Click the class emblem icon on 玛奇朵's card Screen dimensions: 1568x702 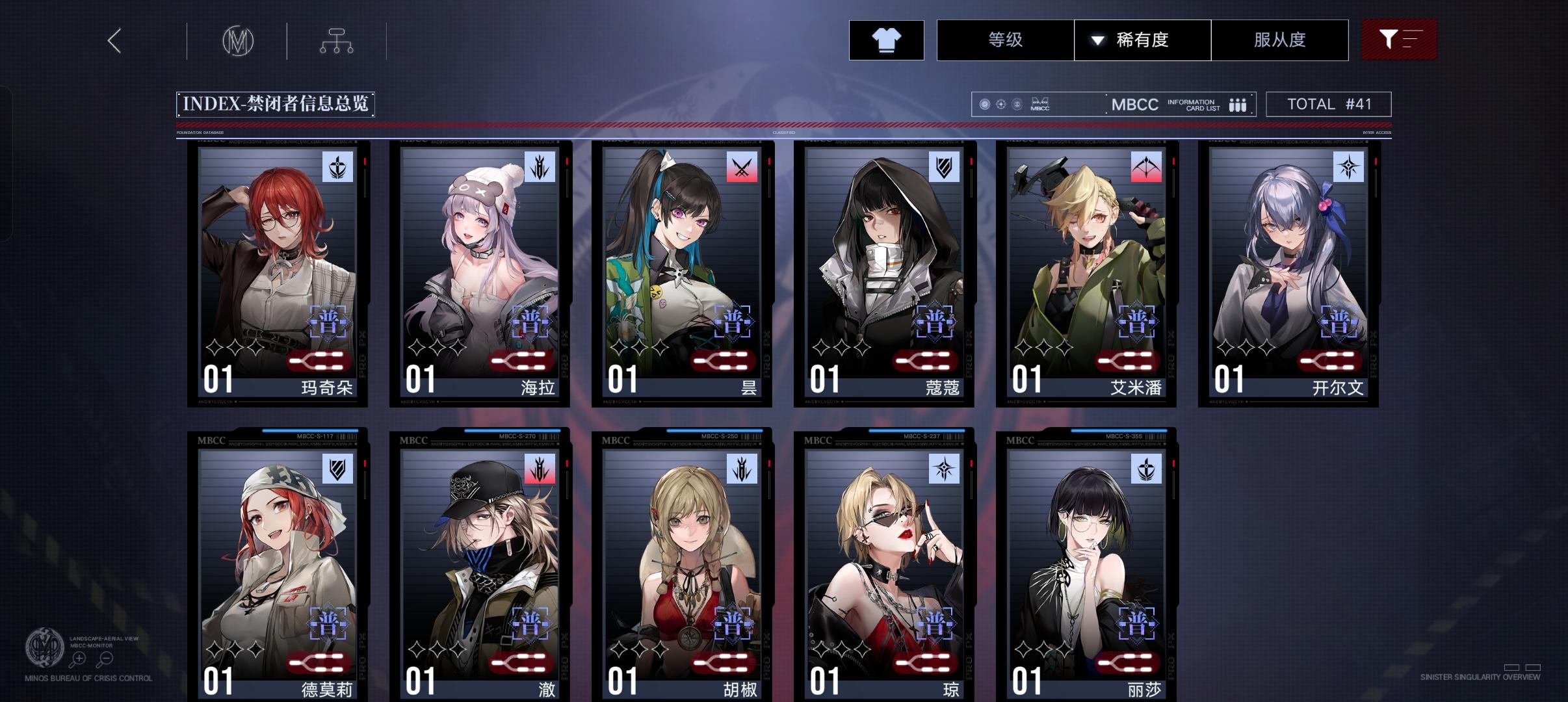pyautogui.click(x=337, y=168)
